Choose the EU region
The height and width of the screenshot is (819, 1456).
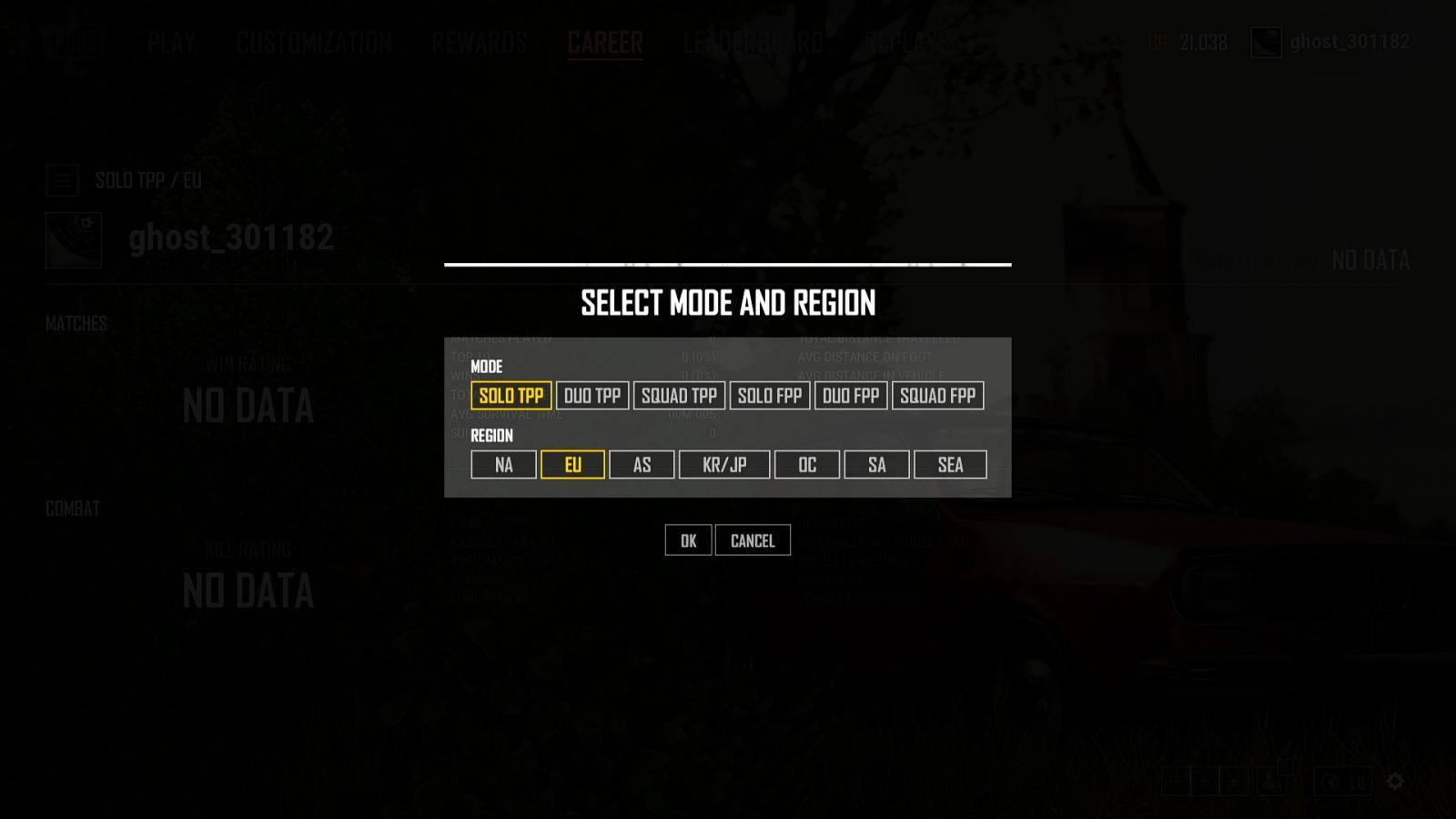pos(572,465)
